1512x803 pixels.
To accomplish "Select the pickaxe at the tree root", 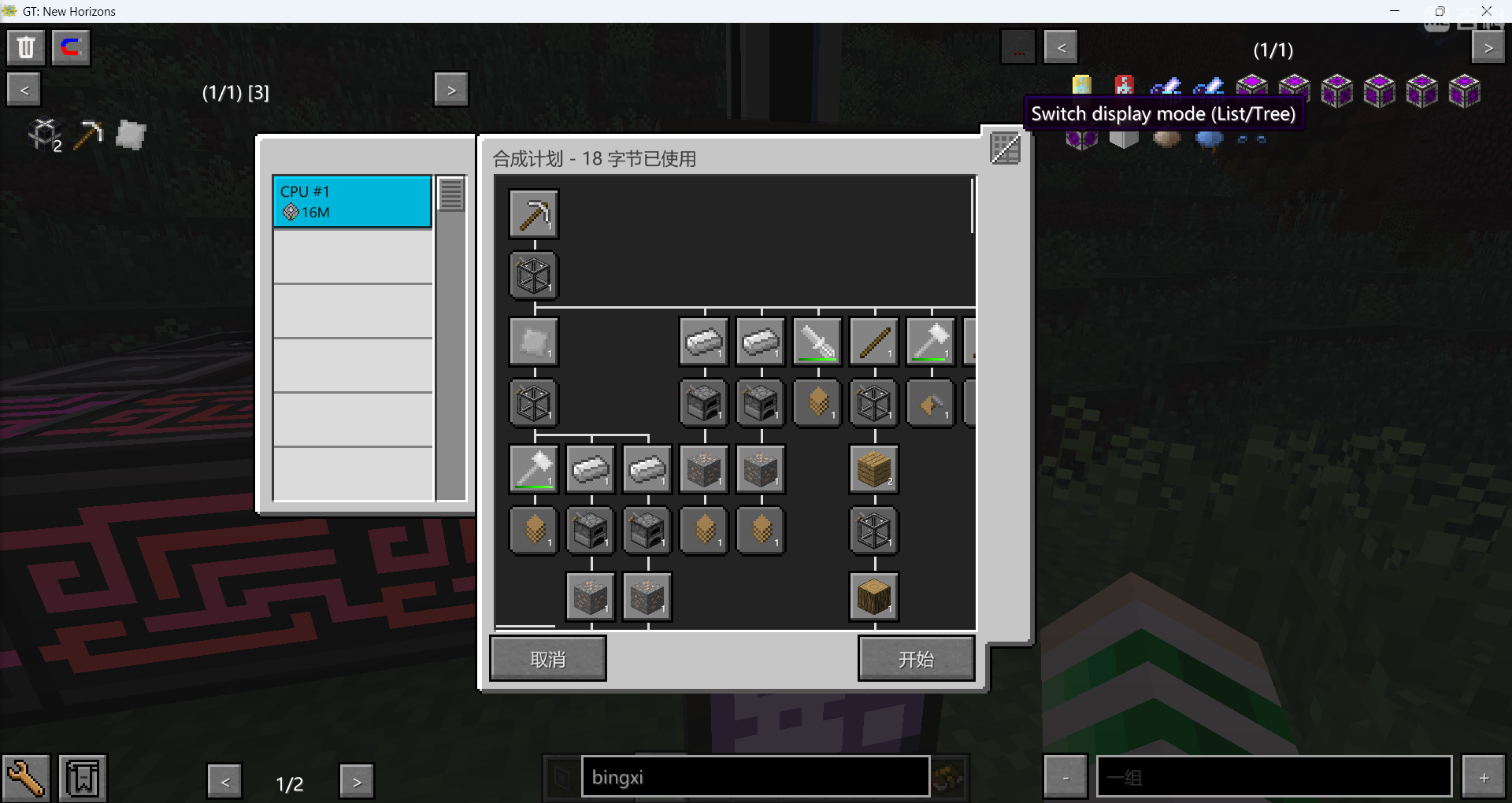I will [x=534, y=213].
